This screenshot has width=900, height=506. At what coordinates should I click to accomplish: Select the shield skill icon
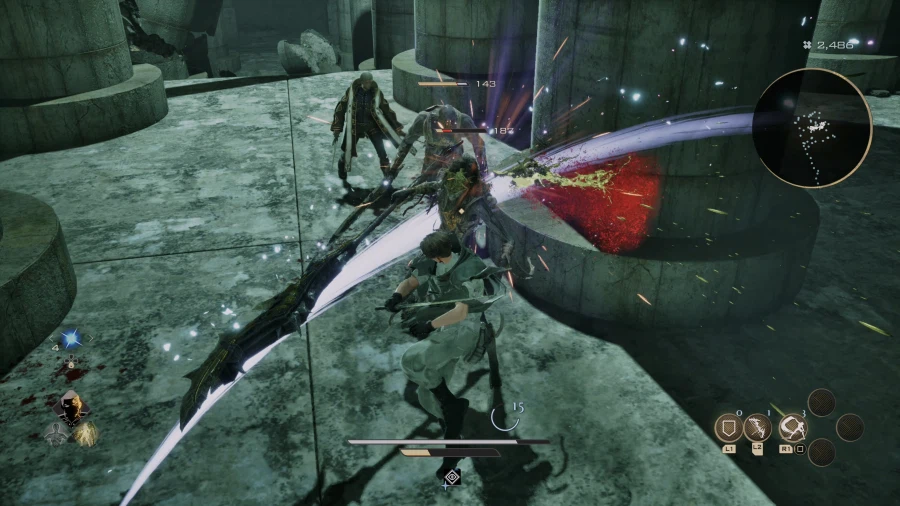(729, 429)
